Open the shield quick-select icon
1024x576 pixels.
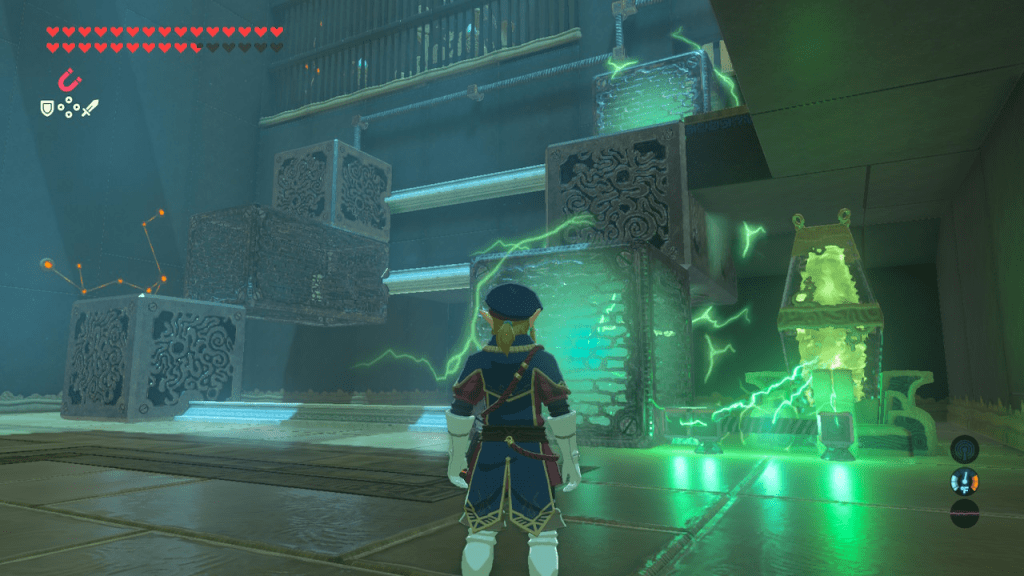pos(46,107)
